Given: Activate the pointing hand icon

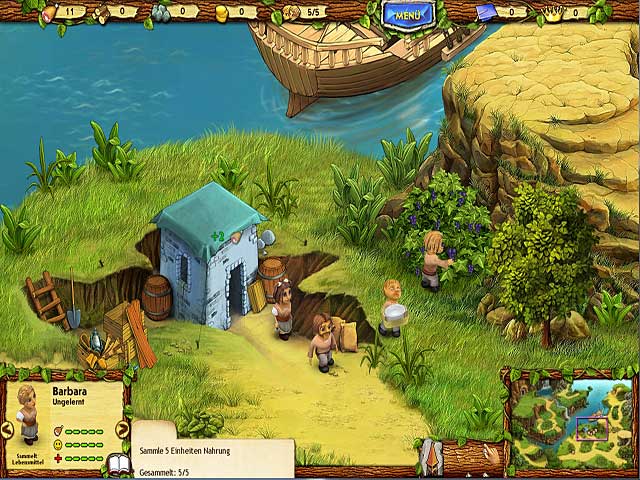Looking at the screenshot, I should click(x=491, y=455).
